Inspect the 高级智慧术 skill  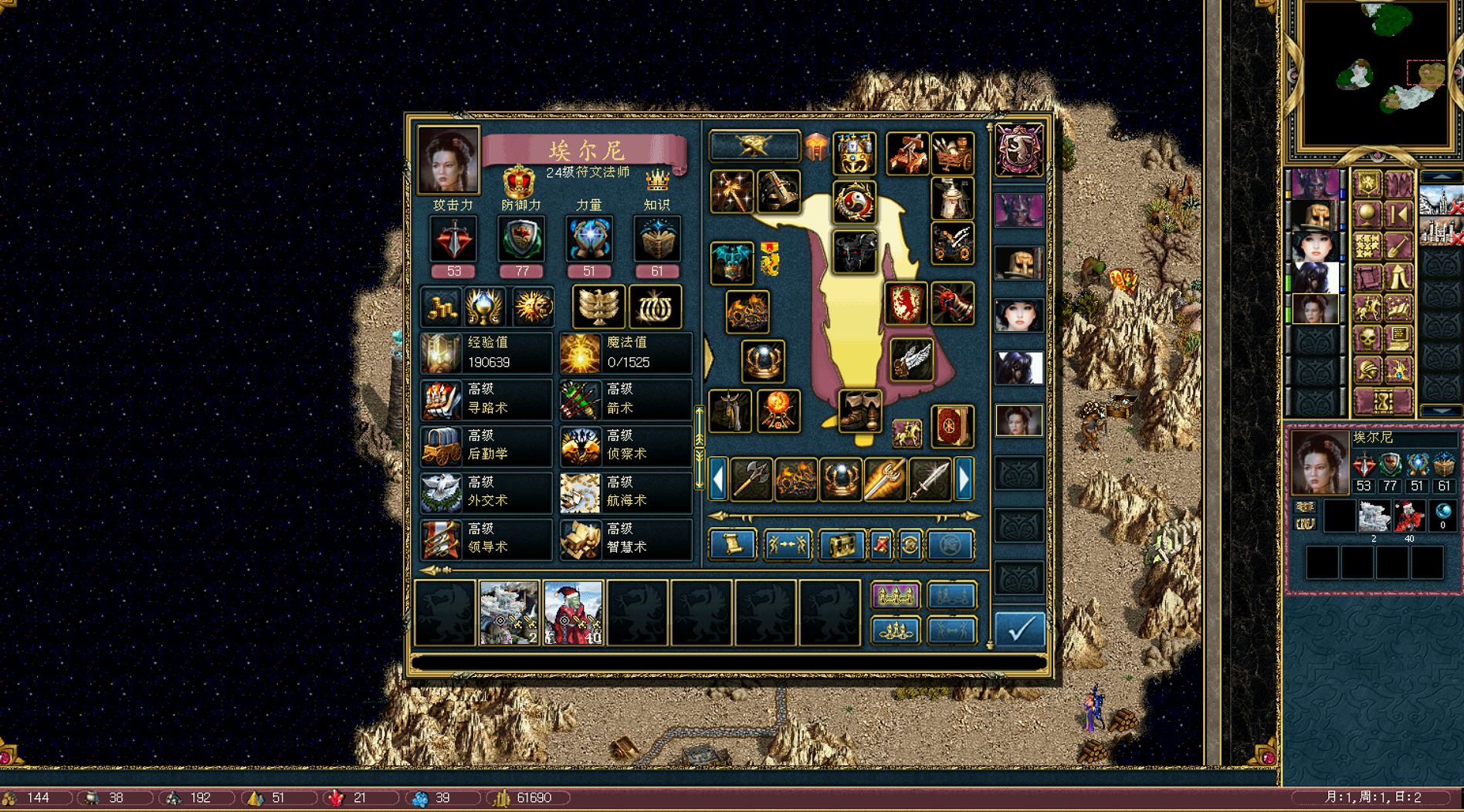625,538
